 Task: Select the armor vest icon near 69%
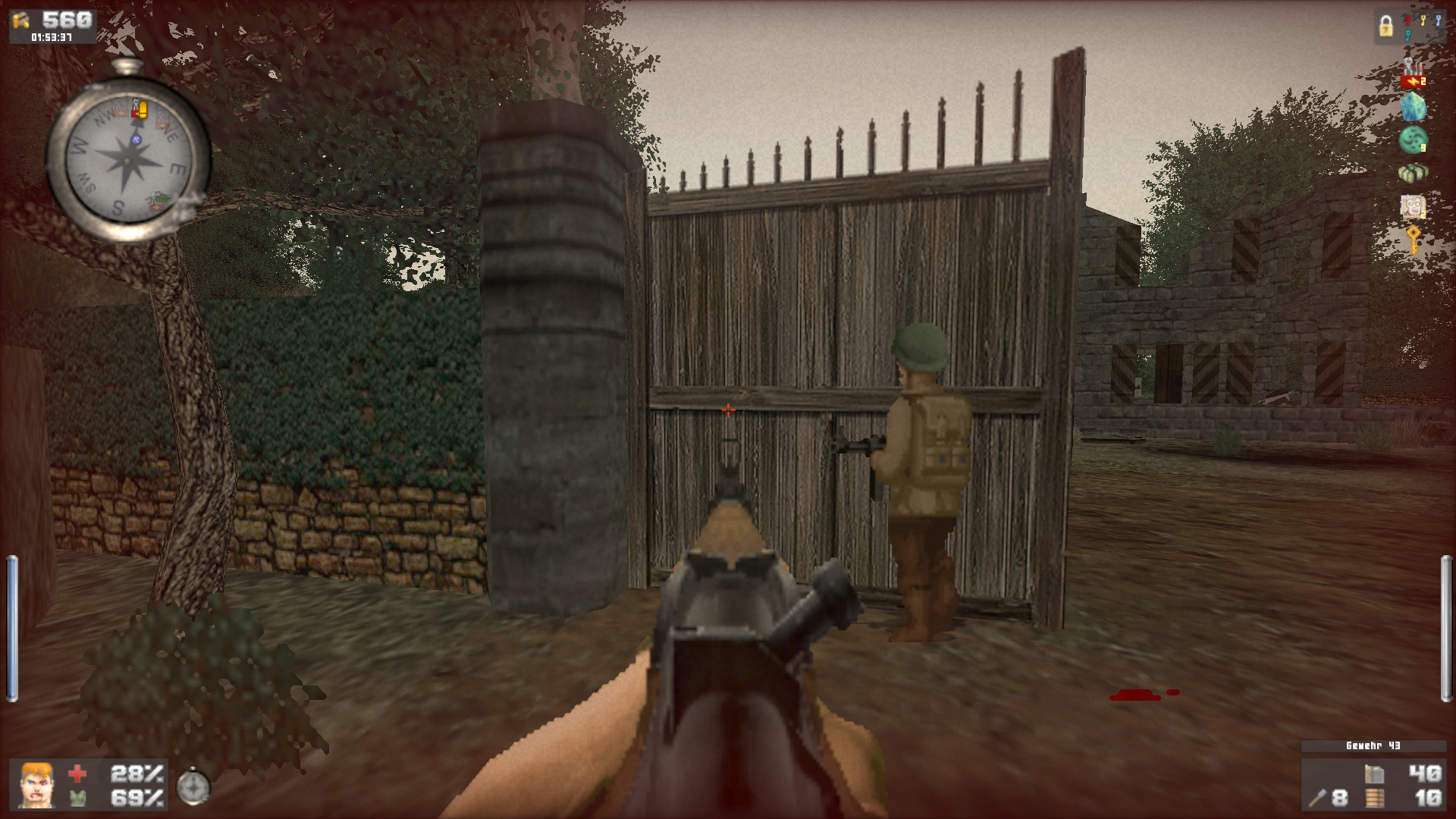pos(76,799)
